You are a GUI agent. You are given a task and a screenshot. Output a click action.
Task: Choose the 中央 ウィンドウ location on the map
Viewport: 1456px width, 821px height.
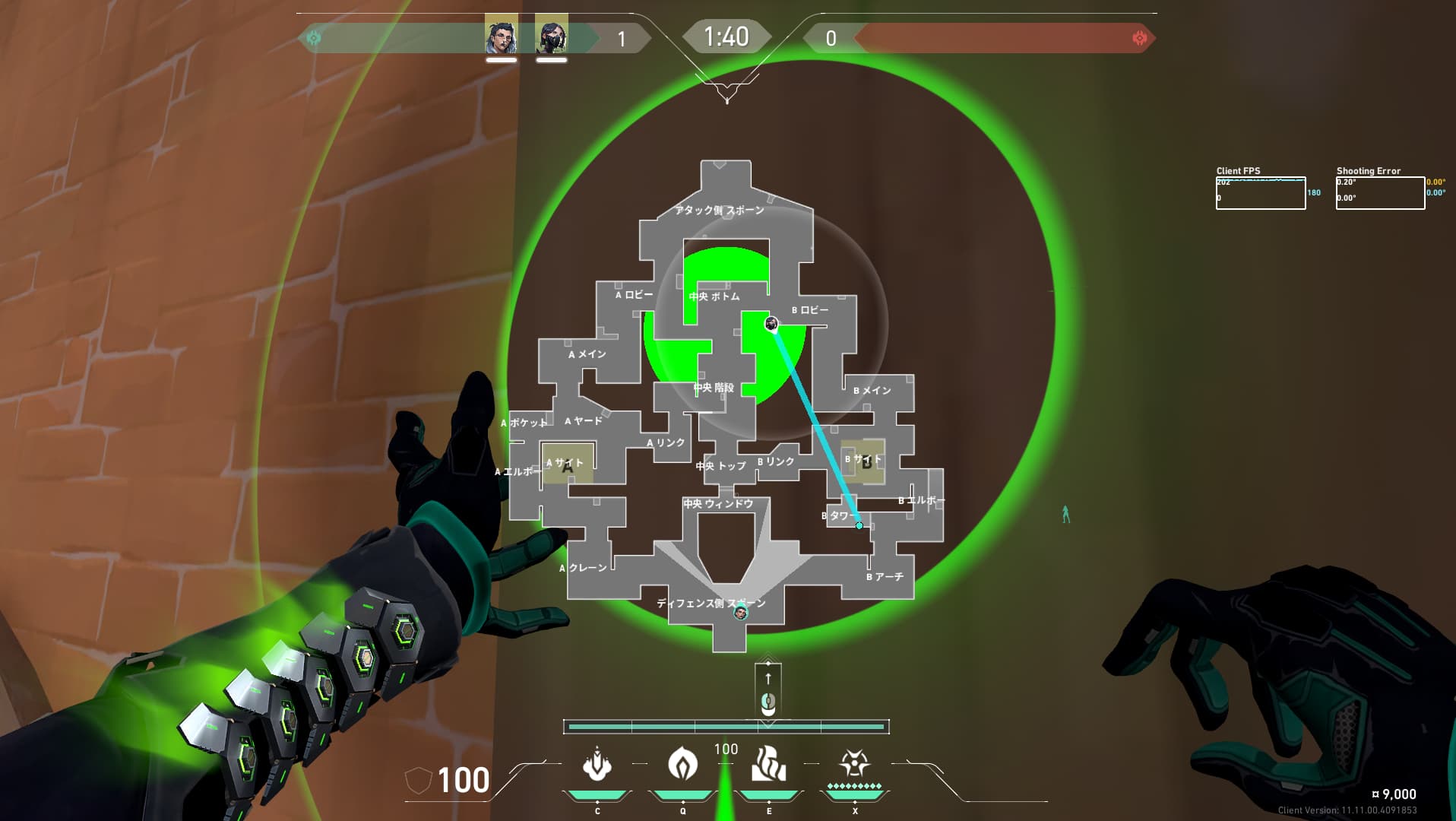pos(718,504)
